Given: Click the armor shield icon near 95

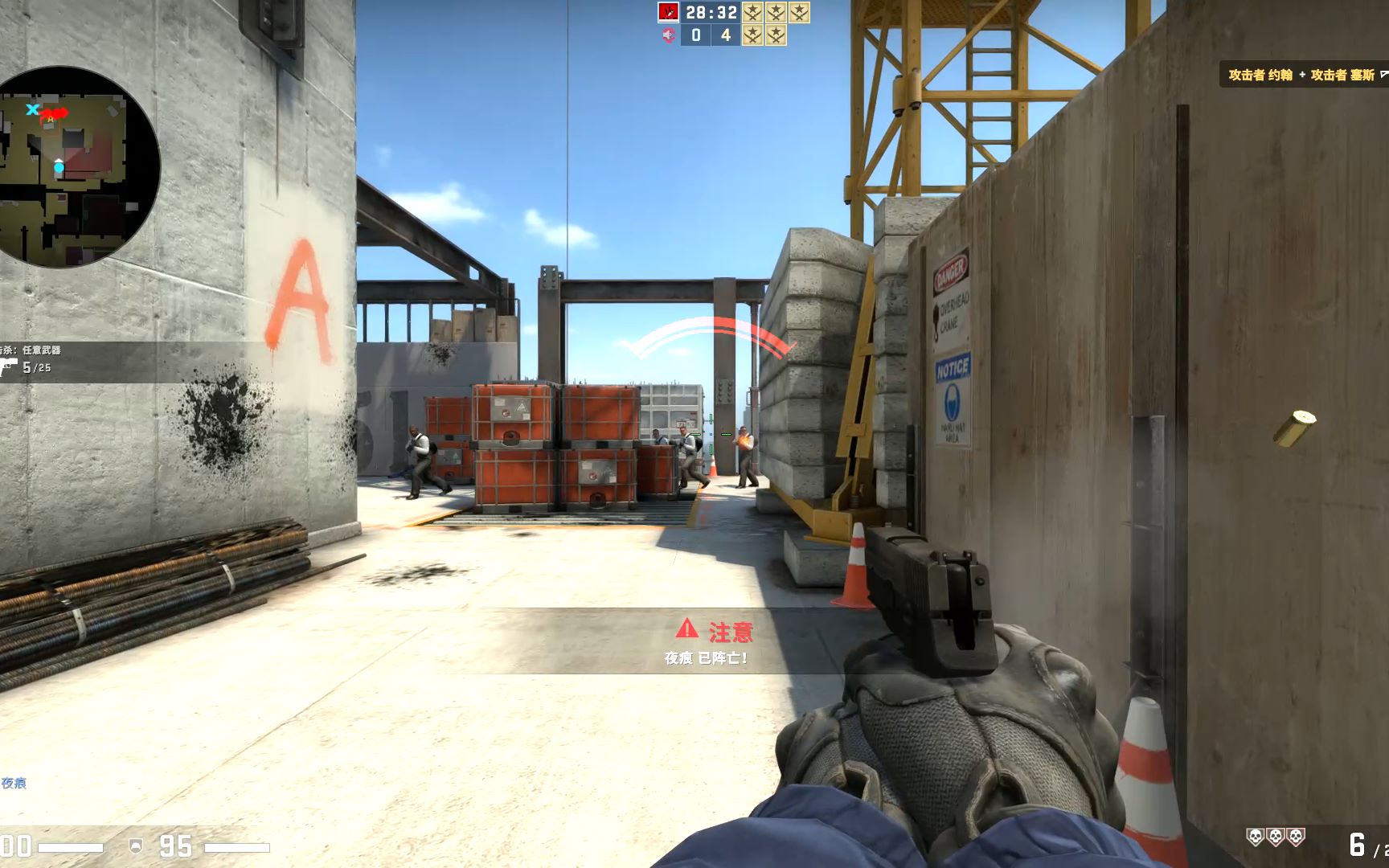Looking at the screenshot, I should coord(136,845).
